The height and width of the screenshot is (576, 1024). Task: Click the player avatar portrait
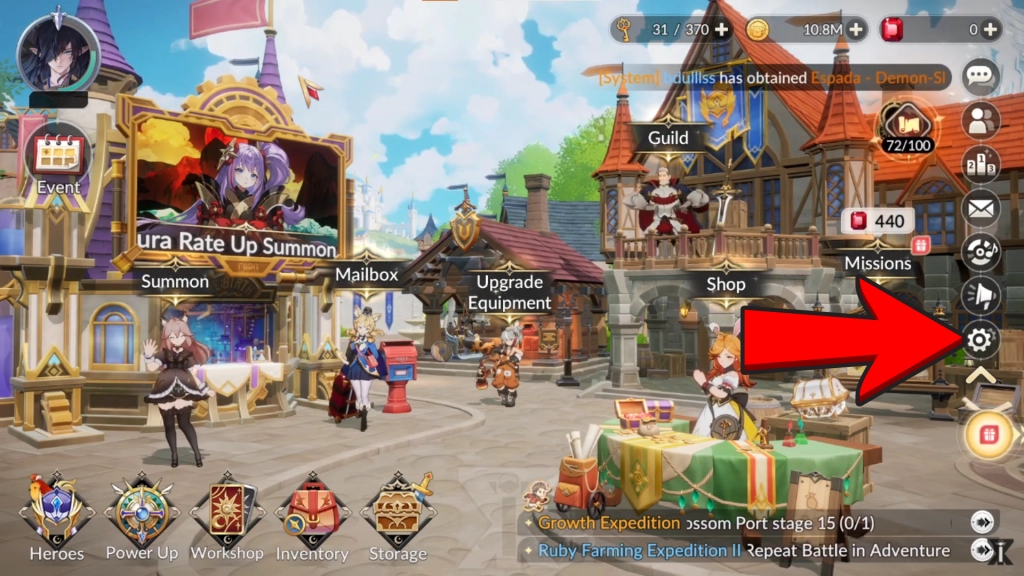coord(58,54)
